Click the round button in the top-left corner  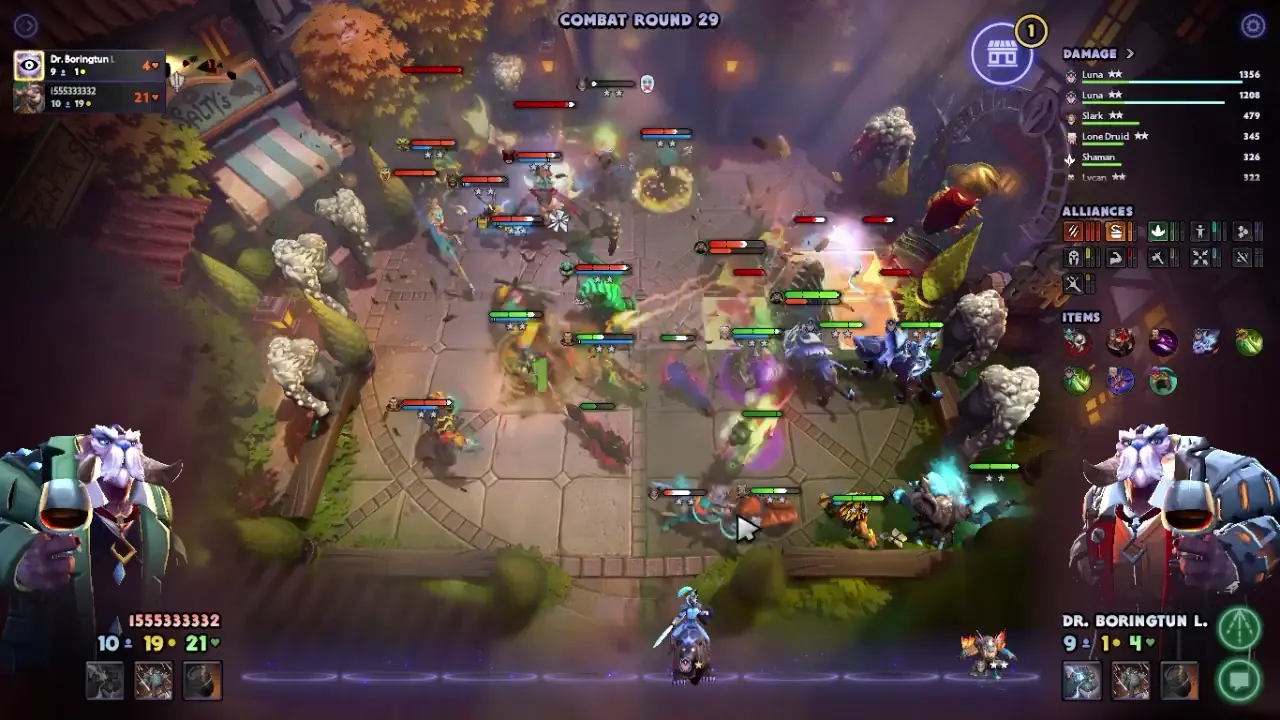26,26
